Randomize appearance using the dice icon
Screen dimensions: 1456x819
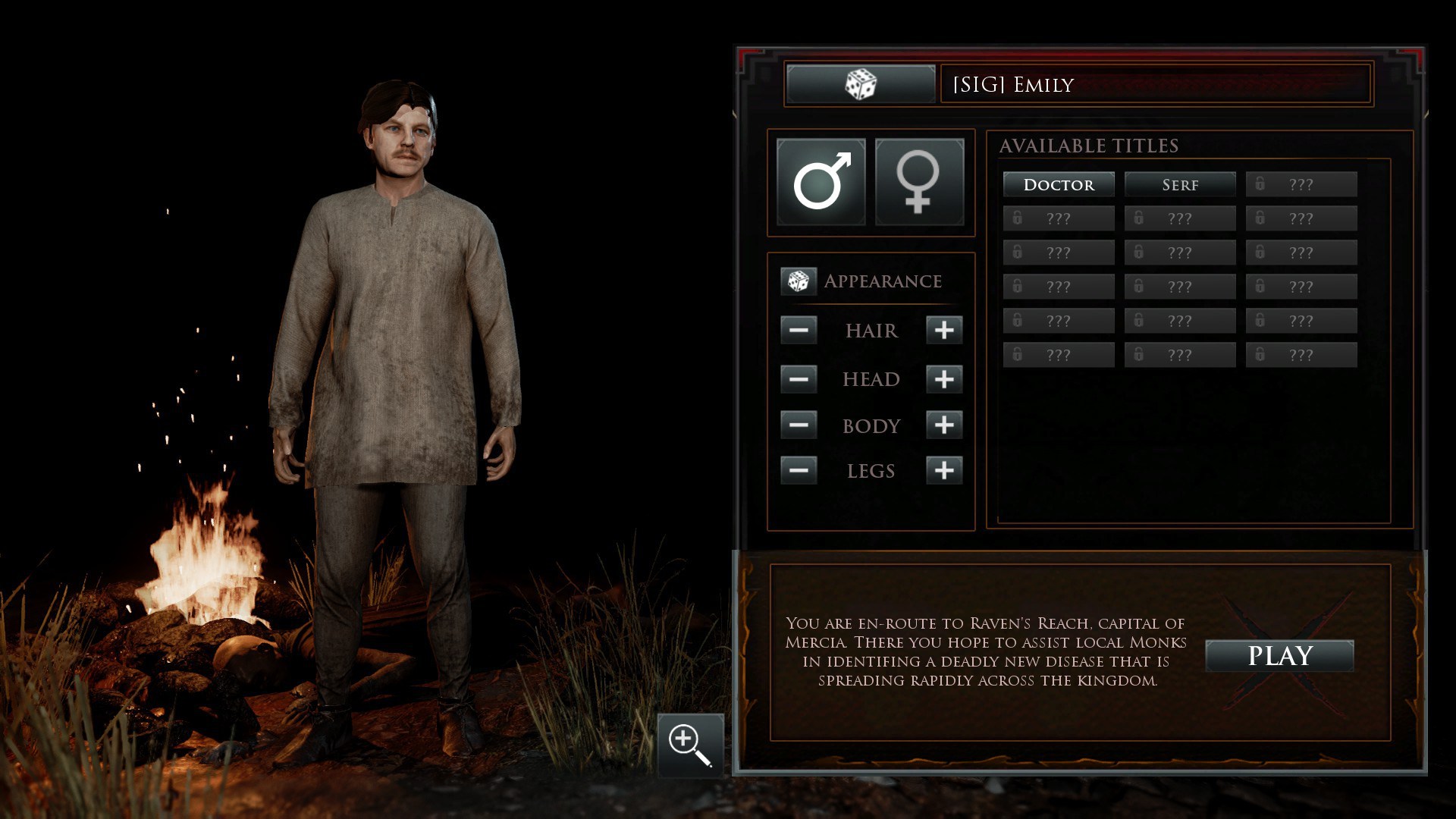tap(798, 281)
